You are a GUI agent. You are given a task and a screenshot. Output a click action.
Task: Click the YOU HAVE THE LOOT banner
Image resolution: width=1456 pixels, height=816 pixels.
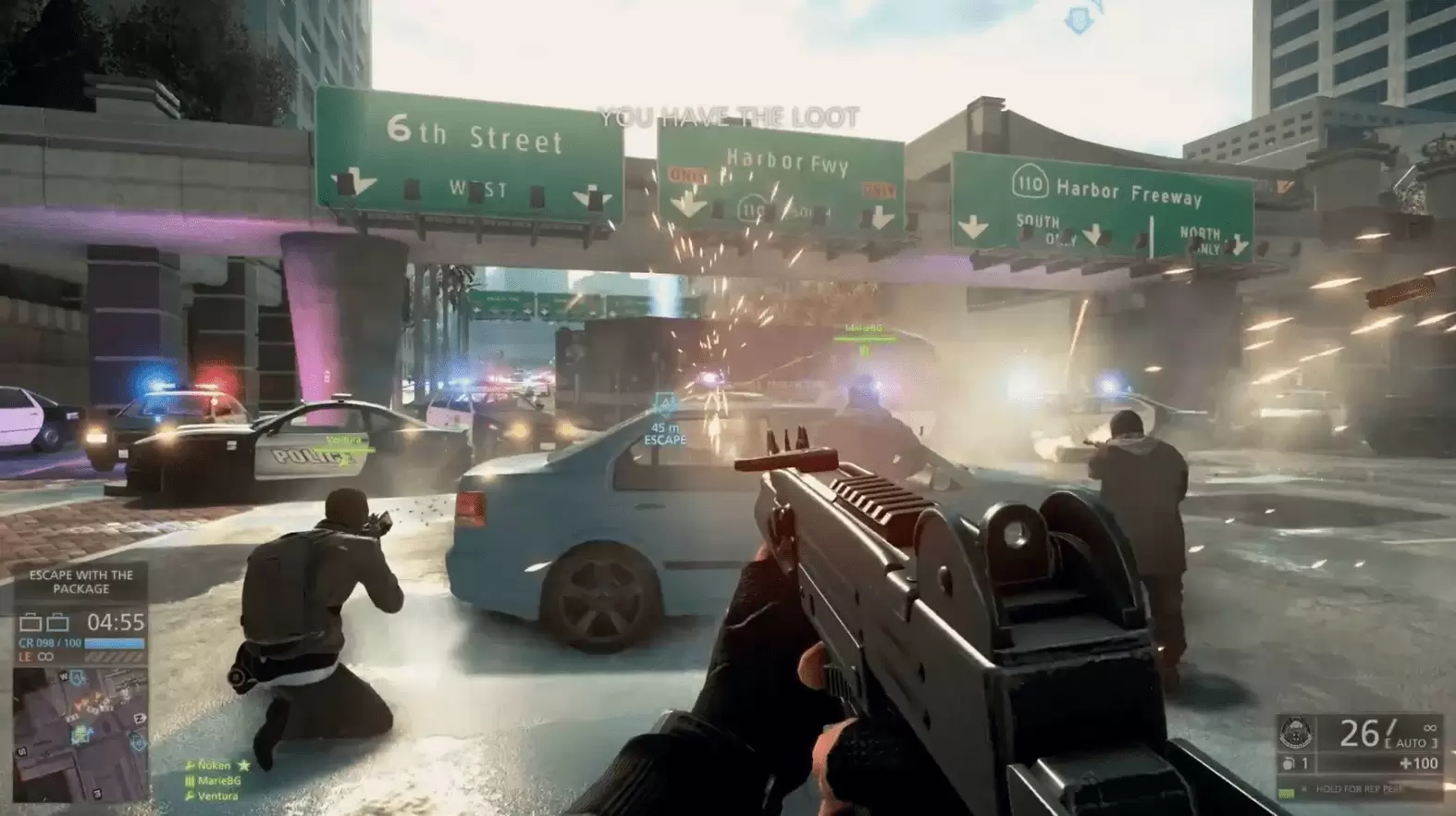[x=730, y=117]
